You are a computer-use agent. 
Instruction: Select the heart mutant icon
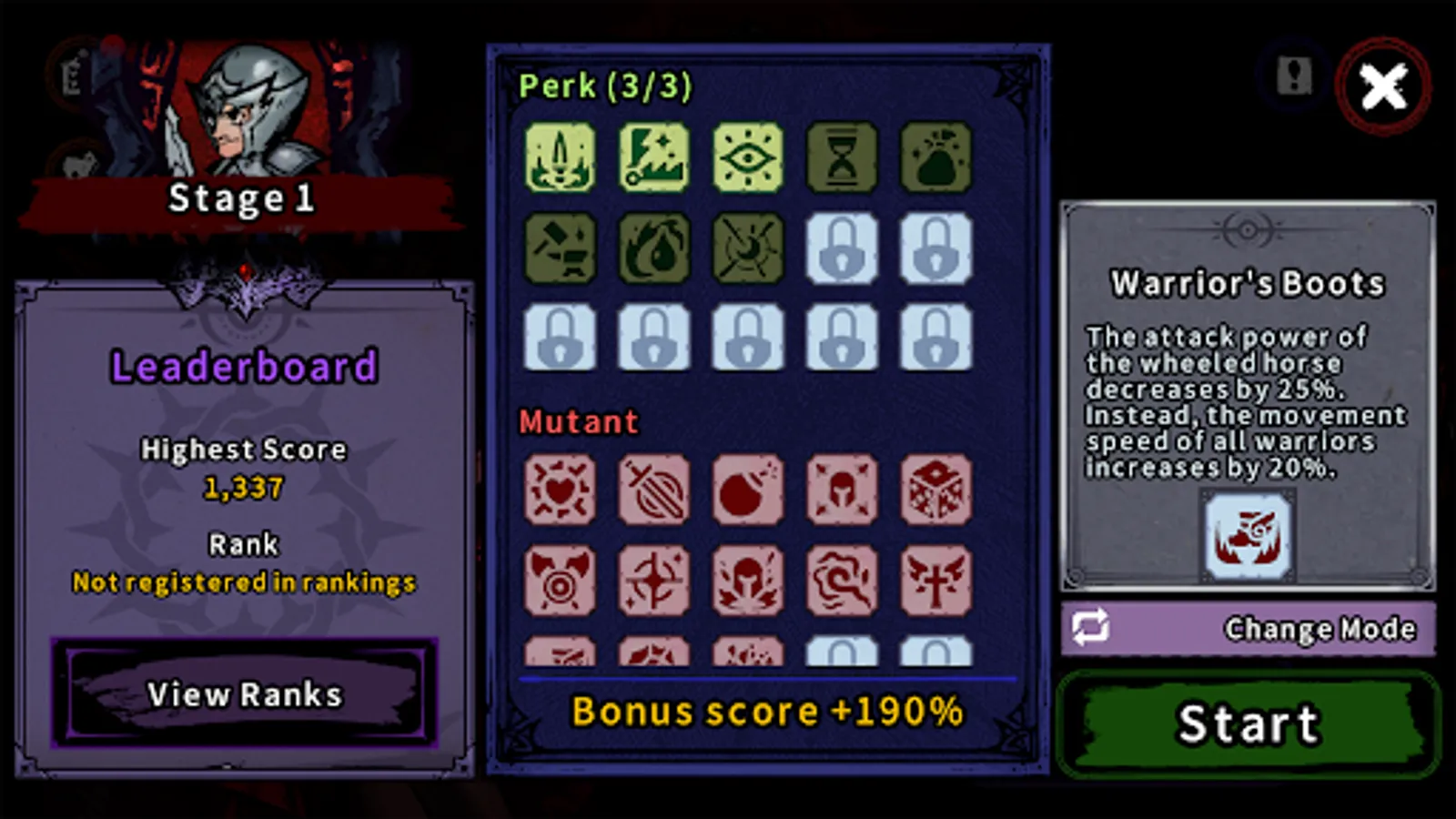tap(561, 491)
